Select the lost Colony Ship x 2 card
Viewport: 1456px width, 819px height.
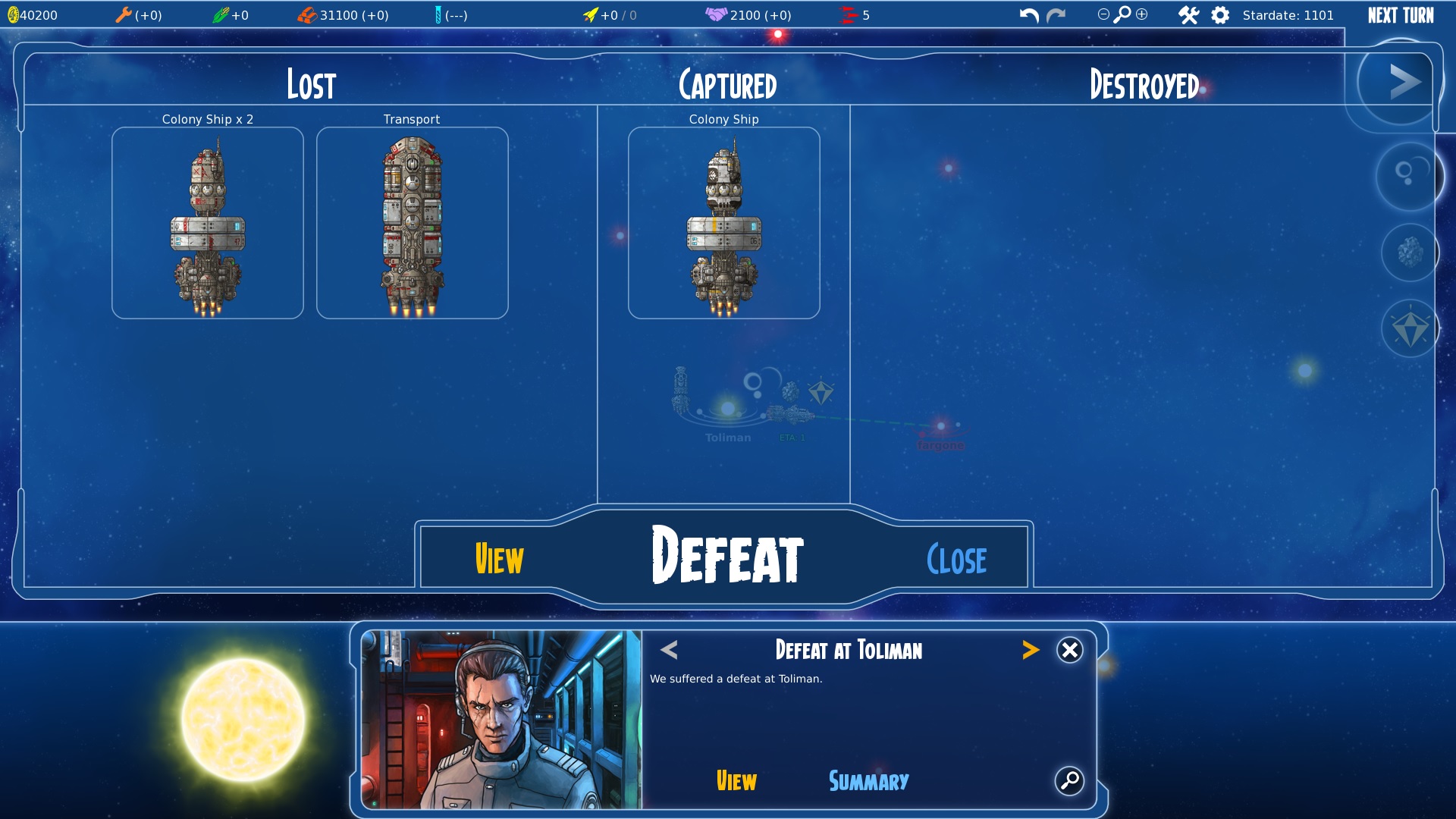pos(207,223)
